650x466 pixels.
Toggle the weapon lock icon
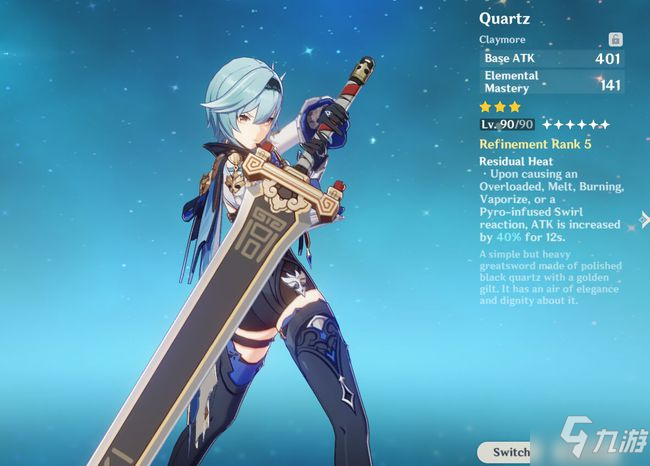[615, 40]
